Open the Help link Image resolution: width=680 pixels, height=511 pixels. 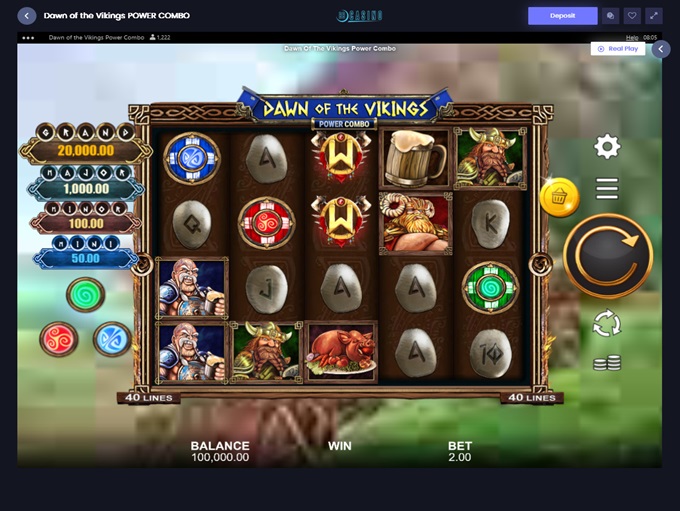click(x=632, y=37)
